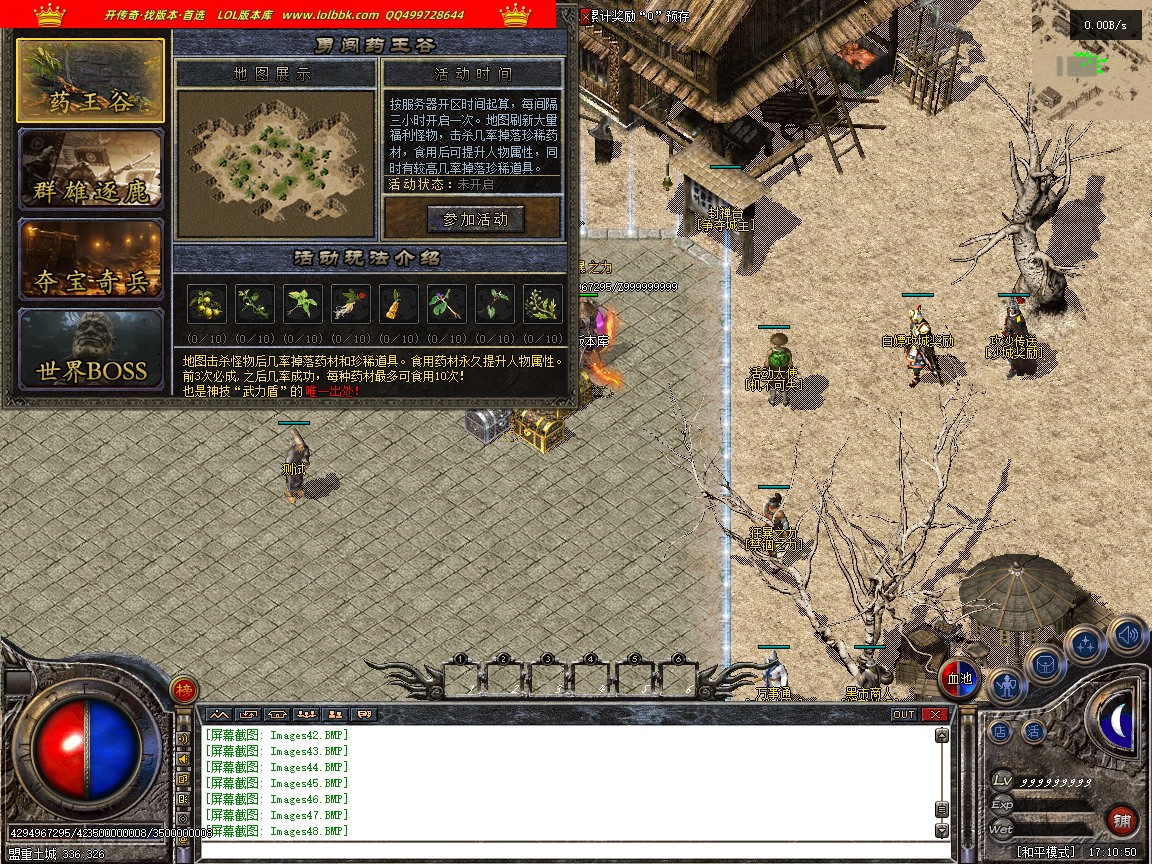This screenshot has height=864, width=1152.
Task: Open the 榜 ranking round button
Action: [184, 690]
